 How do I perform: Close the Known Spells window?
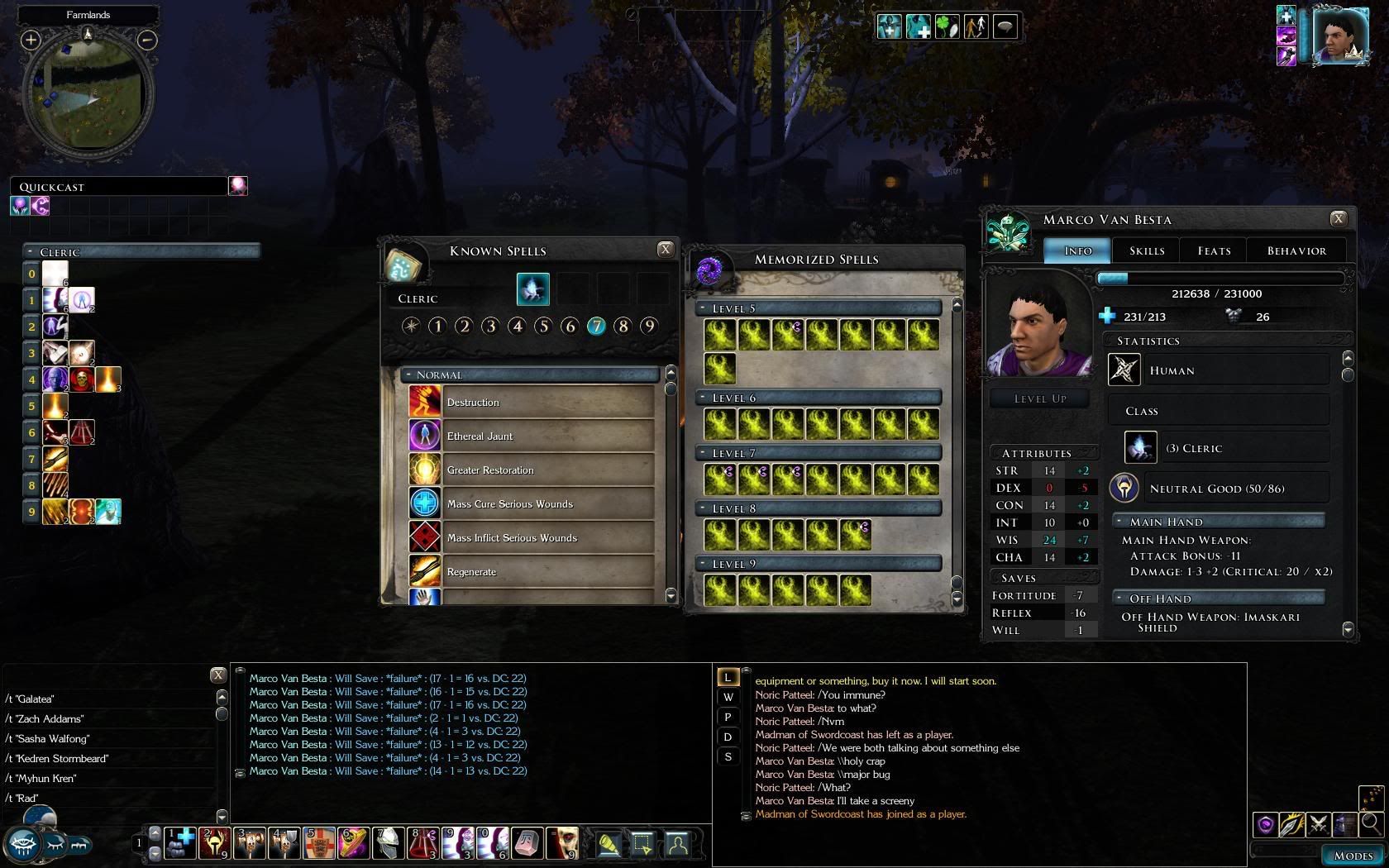coord(665,249)
